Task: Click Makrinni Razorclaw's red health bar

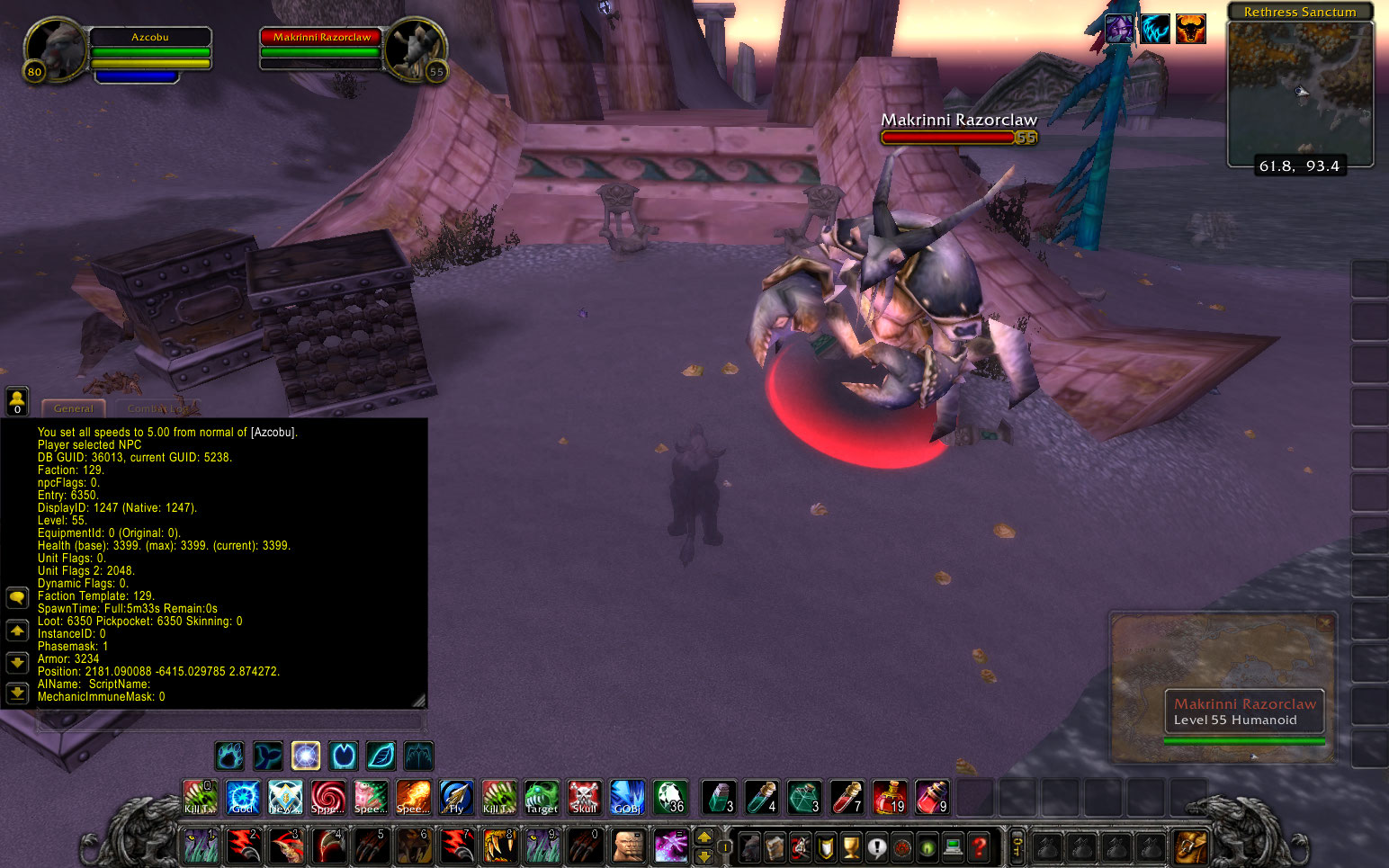Action: (947, 138)
